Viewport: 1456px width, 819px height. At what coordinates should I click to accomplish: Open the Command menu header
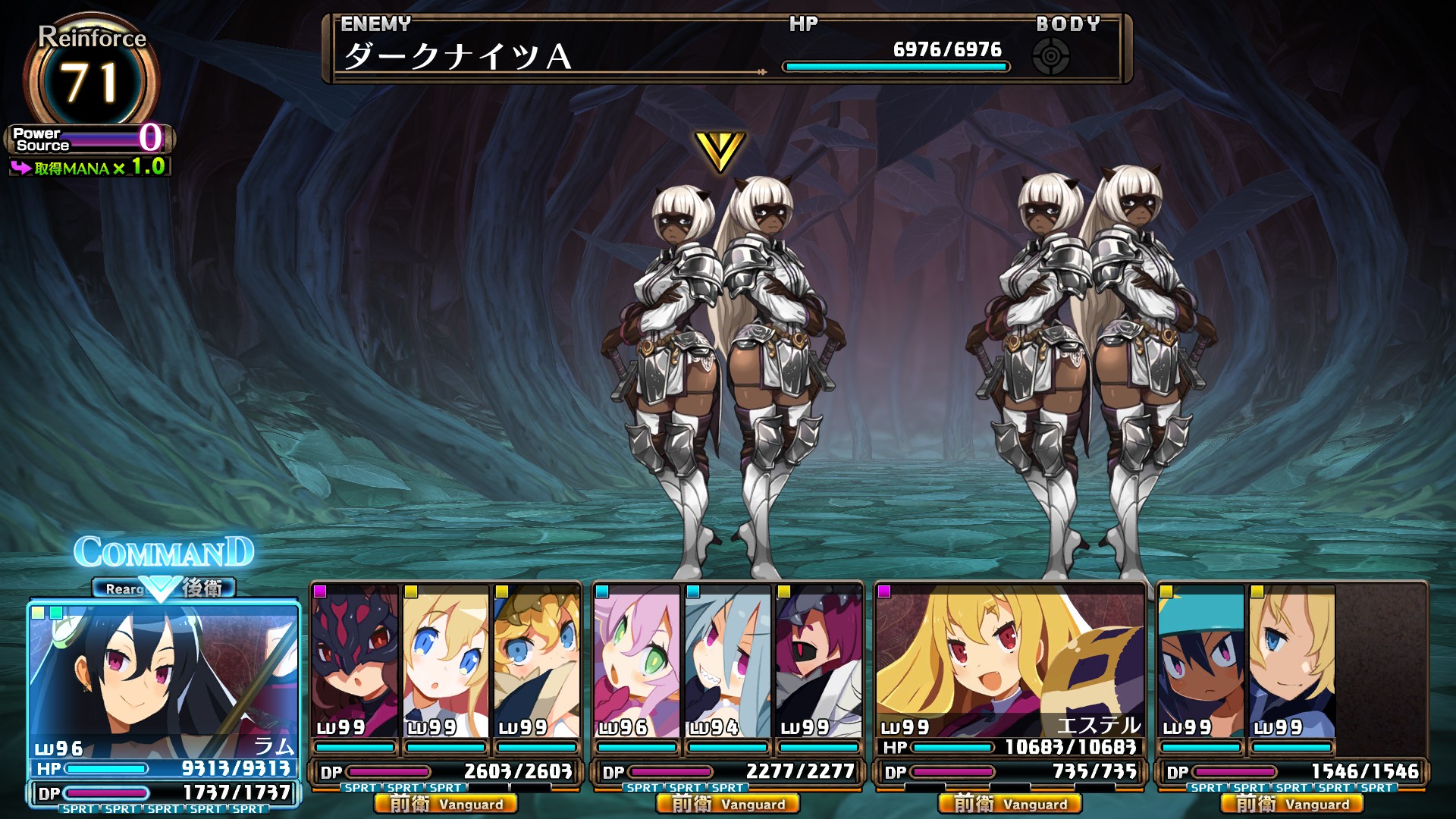click(164, 552)
